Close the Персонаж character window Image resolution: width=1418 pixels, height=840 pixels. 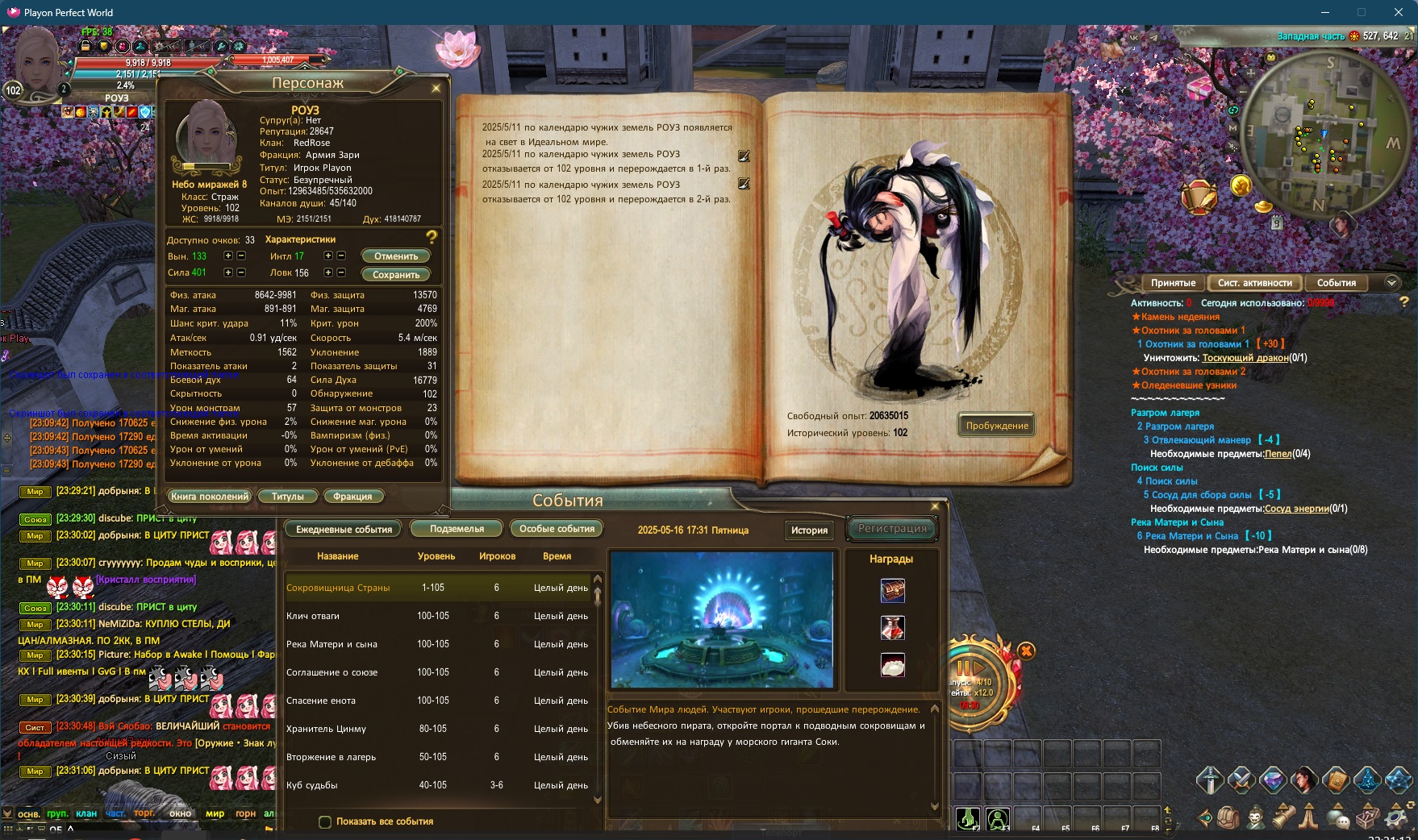click(x=436, y=88)
